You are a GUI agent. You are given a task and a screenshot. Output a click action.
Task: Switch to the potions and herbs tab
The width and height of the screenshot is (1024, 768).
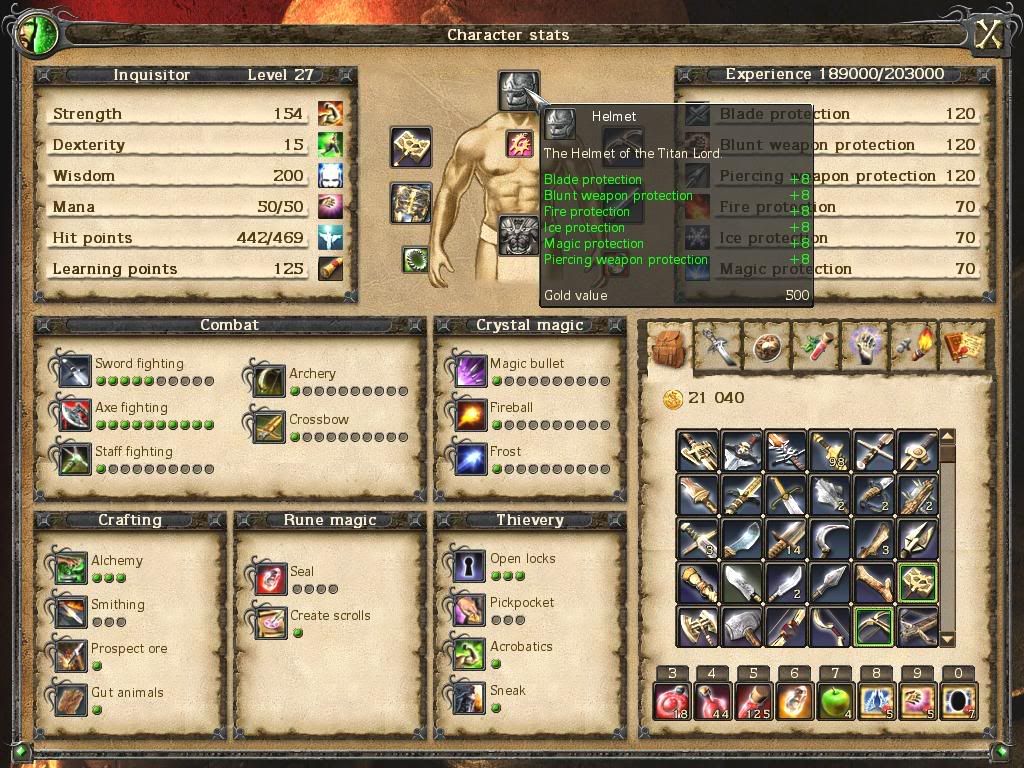[x=815, y=345]
